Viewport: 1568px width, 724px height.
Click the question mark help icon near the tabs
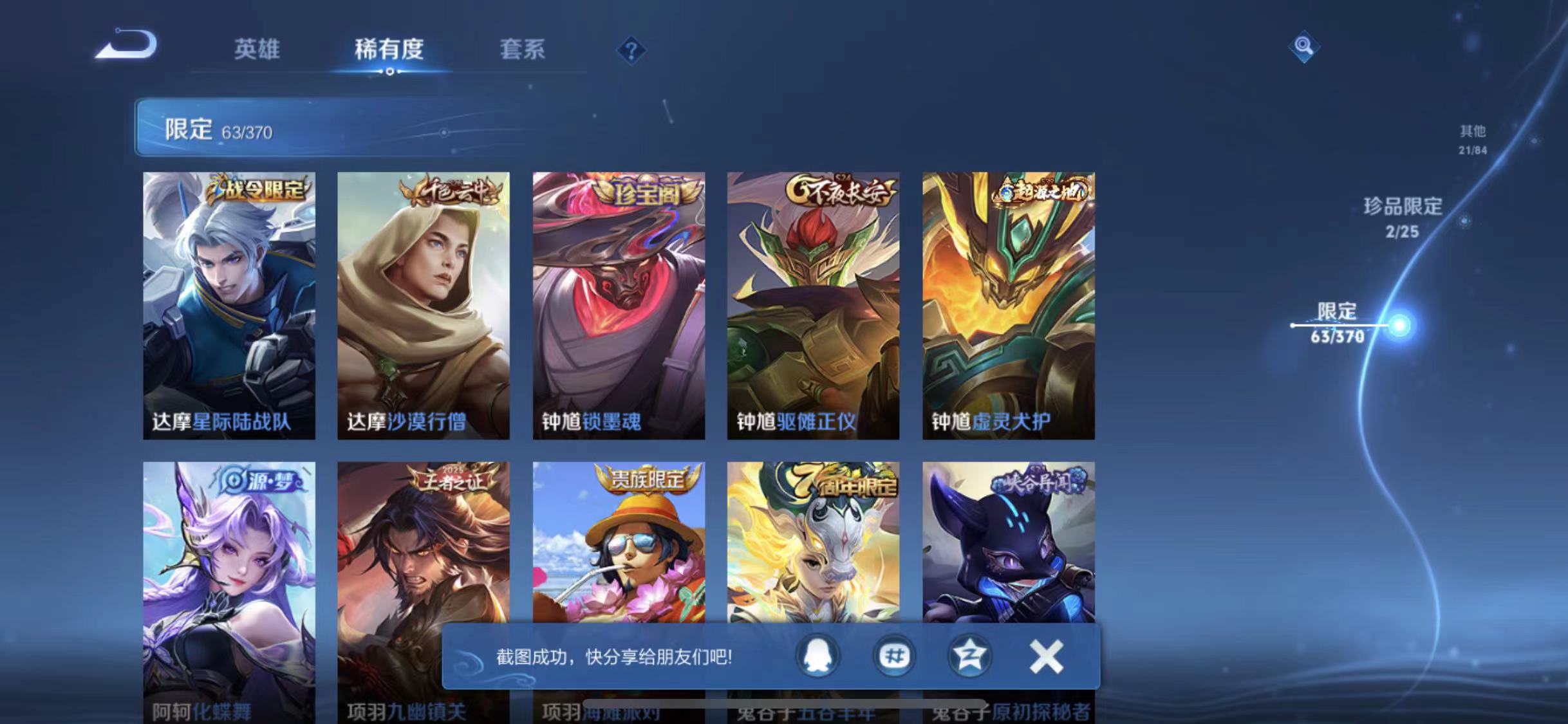[x=633, y=50]
